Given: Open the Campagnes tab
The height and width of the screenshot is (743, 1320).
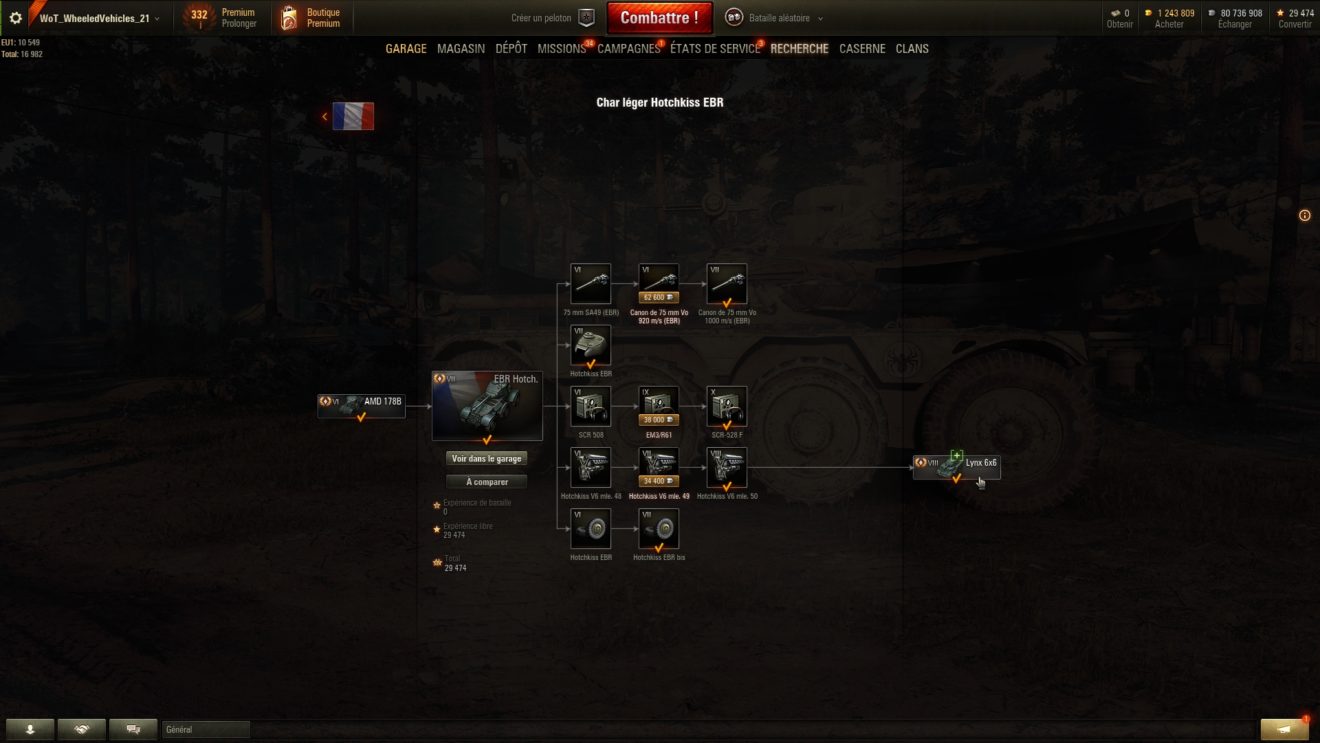Looking at the screenshot, I should [x=628, y=49].
